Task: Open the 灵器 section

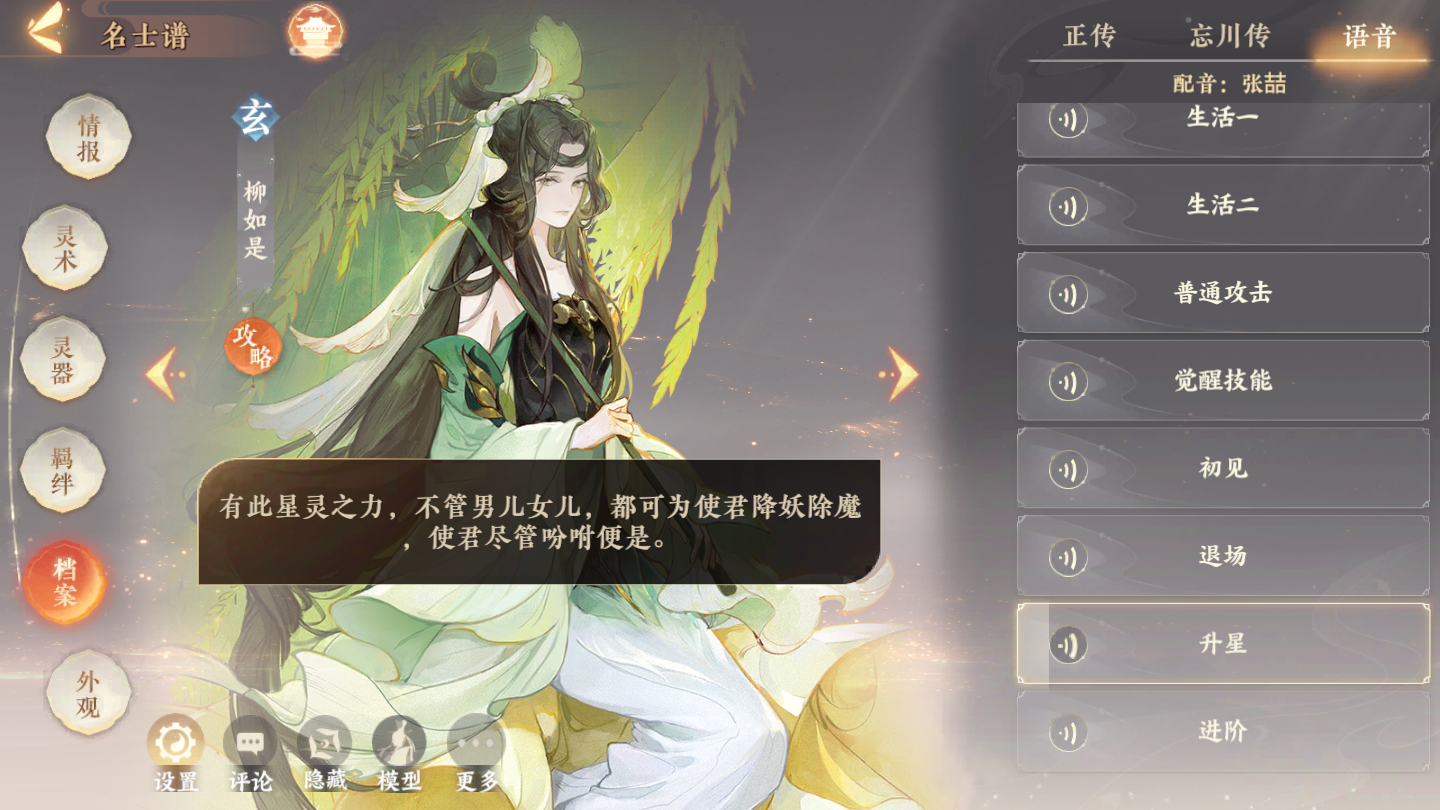Action: (63, 359)
